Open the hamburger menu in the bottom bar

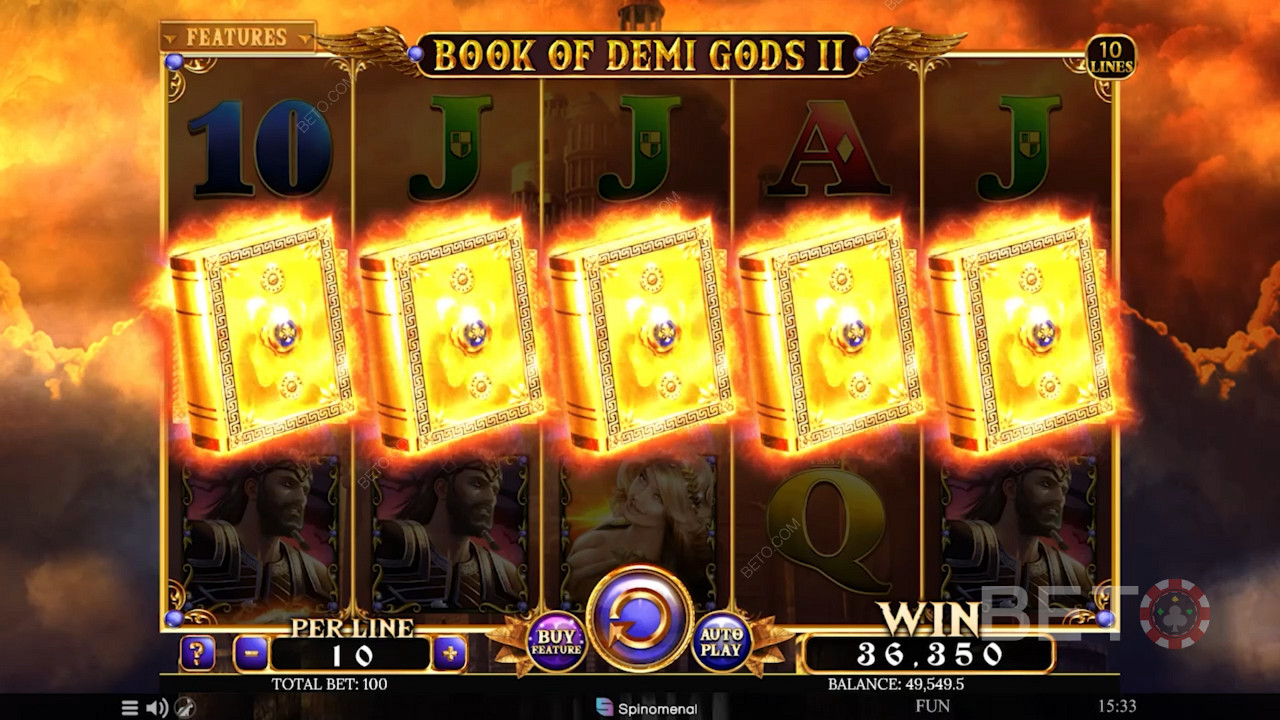(x=130, y=708)
